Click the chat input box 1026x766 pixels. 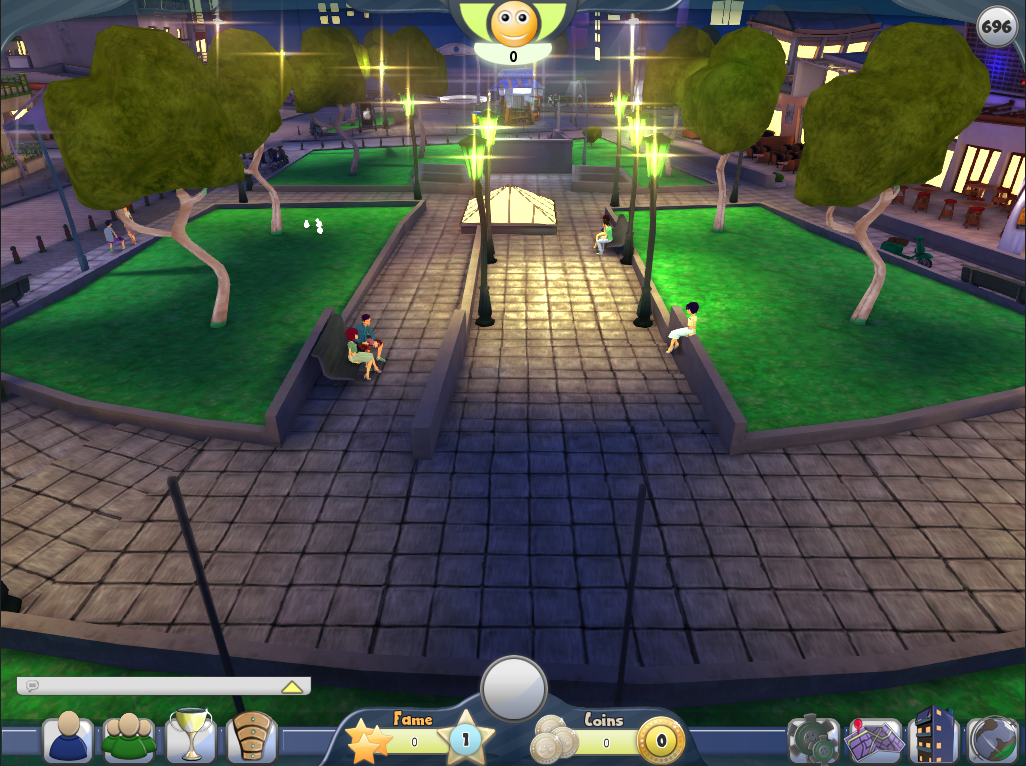pyautogui.click(x=150, y=686)
